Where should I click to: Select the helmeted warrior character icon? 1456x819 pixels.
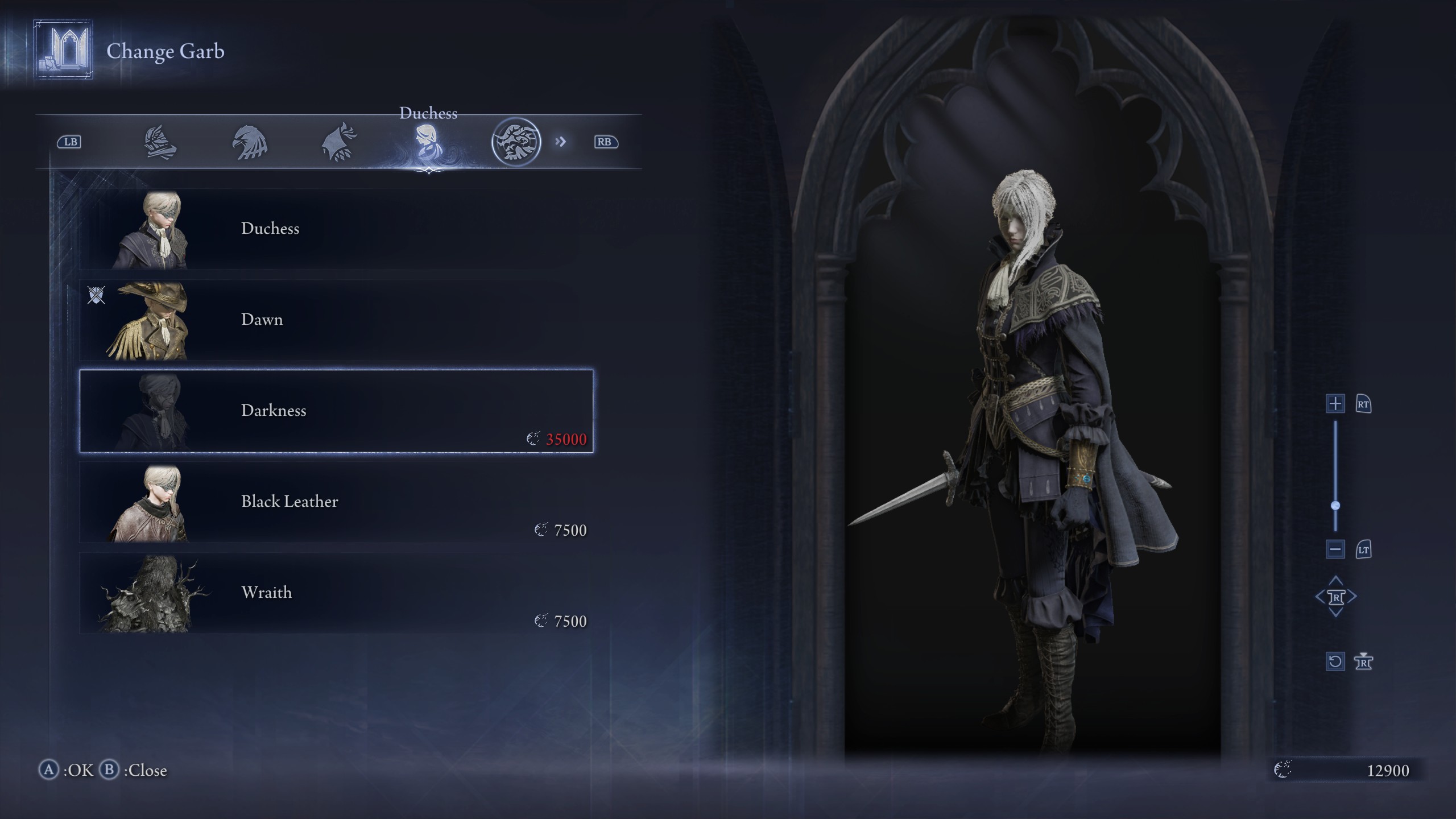(x=160, y=143)
